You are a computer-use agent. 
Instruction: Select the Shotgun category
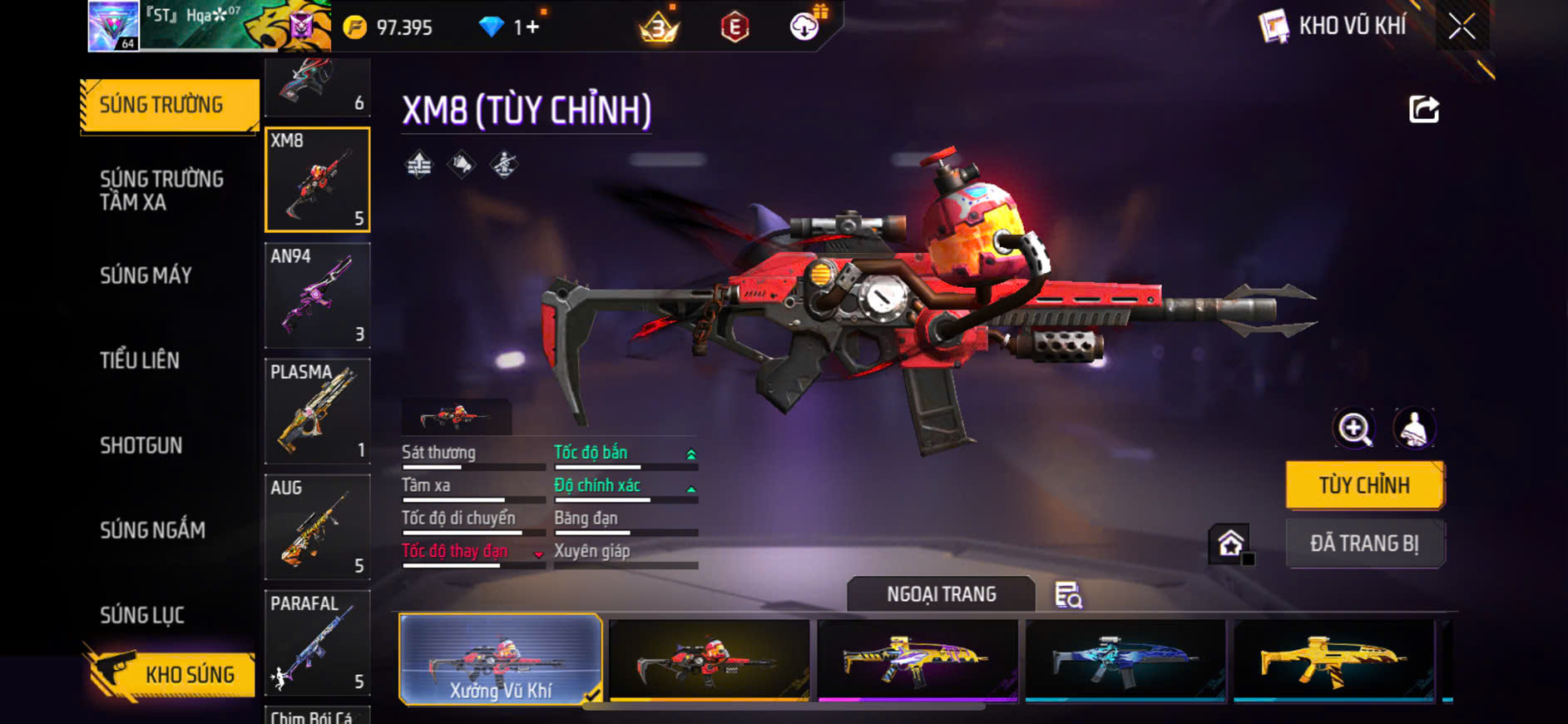[141, 445]
